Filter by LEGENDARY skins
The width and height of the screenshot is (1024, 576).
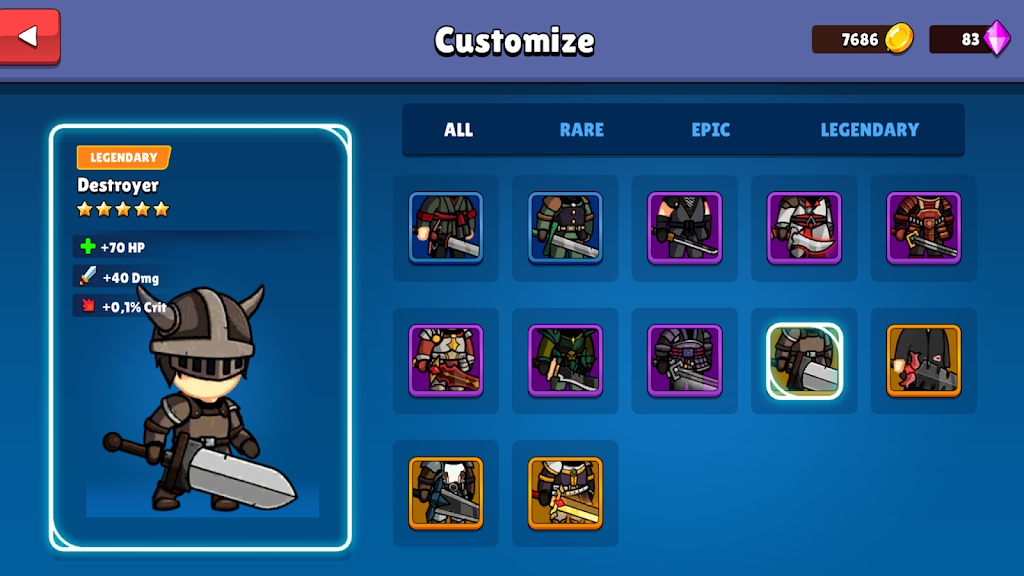point(869,130)
